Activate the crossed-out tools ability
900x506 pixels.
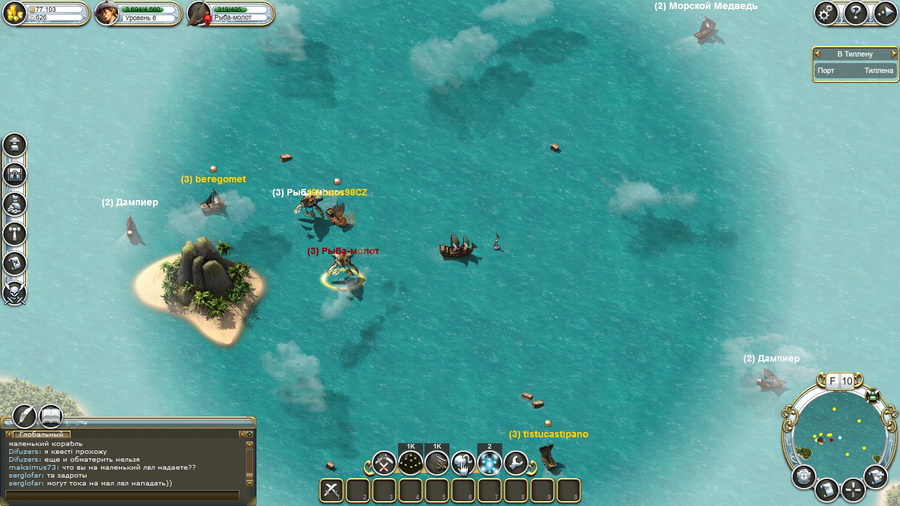(384, 462)
